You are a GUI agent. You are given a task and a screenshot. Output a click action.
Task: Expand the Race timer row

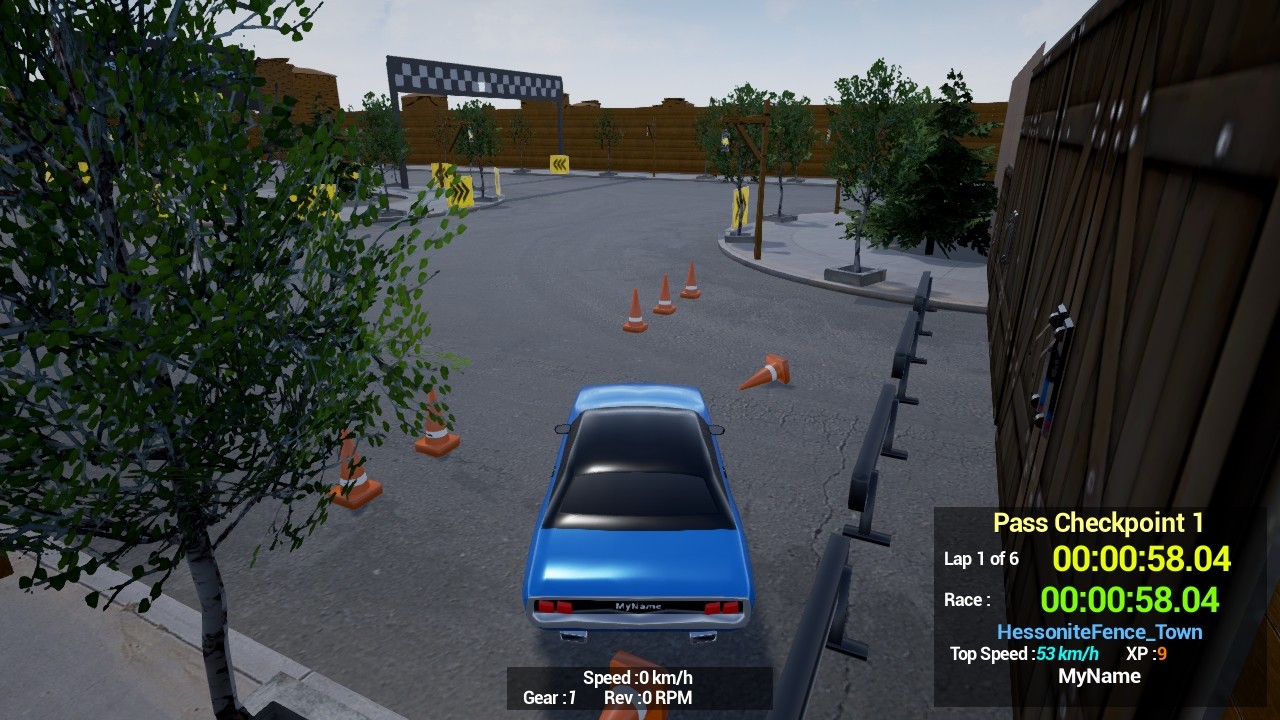(967, 599)
